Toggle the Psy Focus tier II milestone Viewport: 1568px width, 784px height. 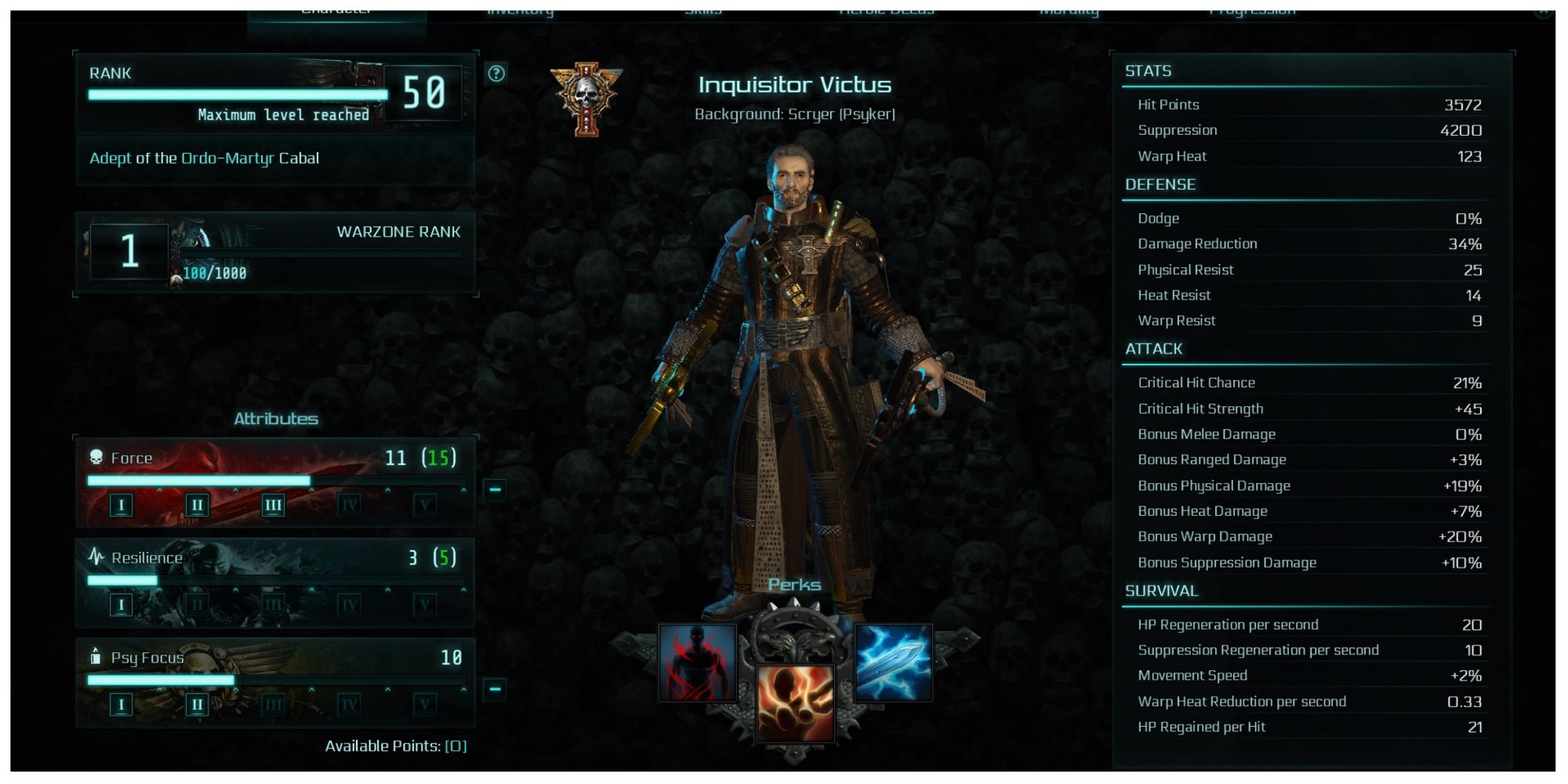pos(198,704)
